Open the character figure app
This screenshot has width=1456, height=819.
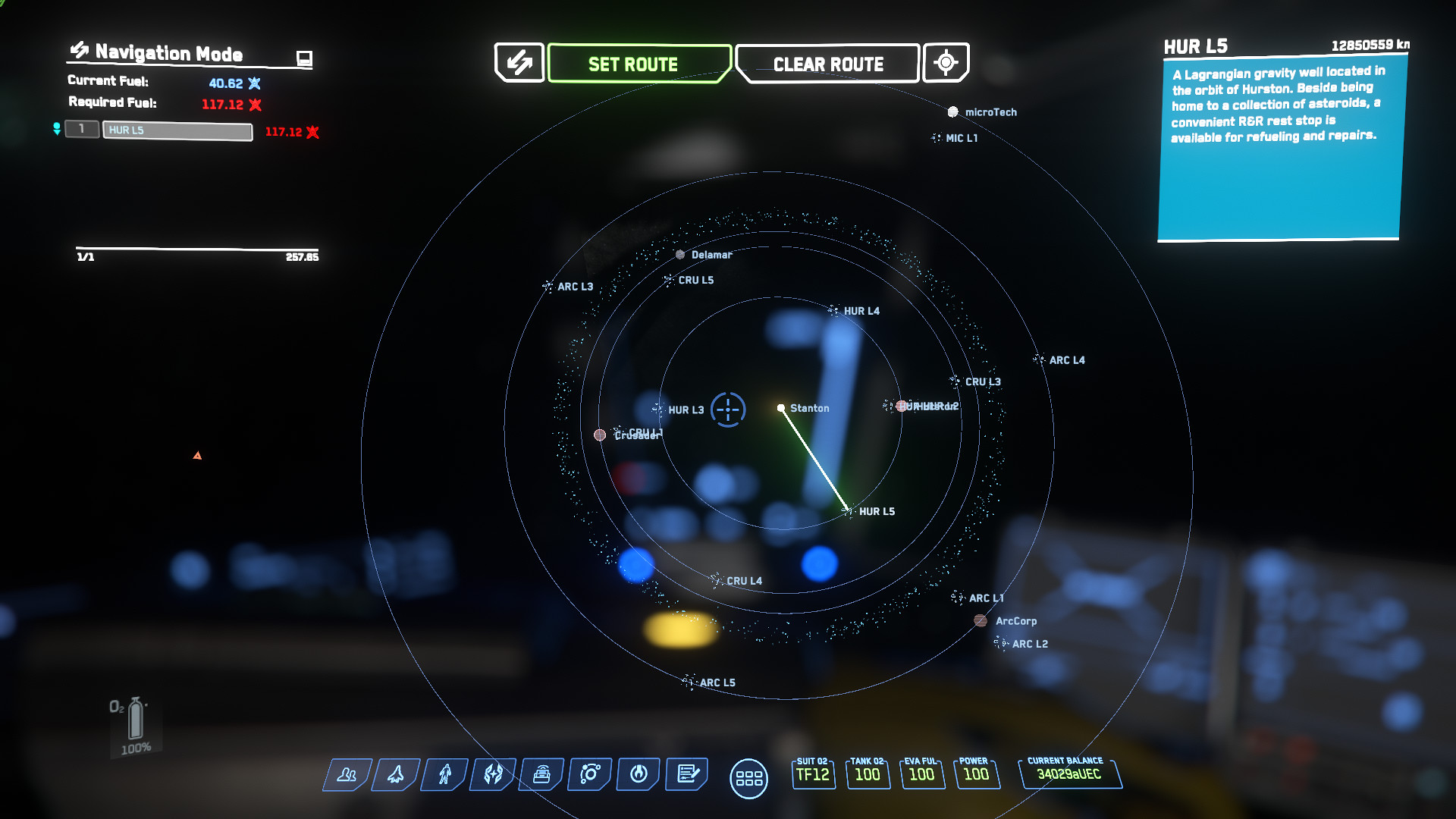click(x=445, y=774)
